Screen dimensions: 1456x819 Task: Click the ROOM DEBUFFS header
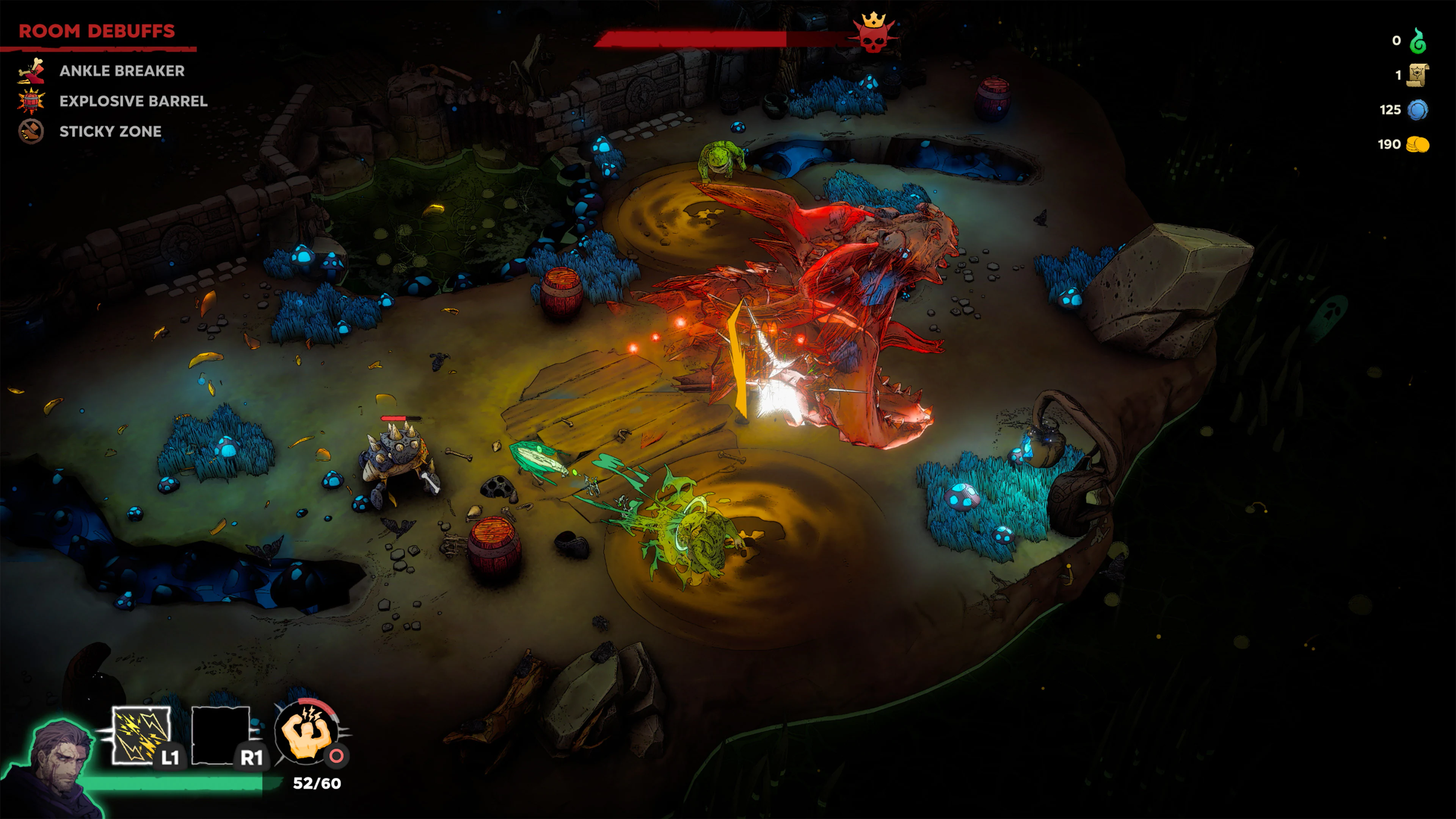[x=97, y=31]
